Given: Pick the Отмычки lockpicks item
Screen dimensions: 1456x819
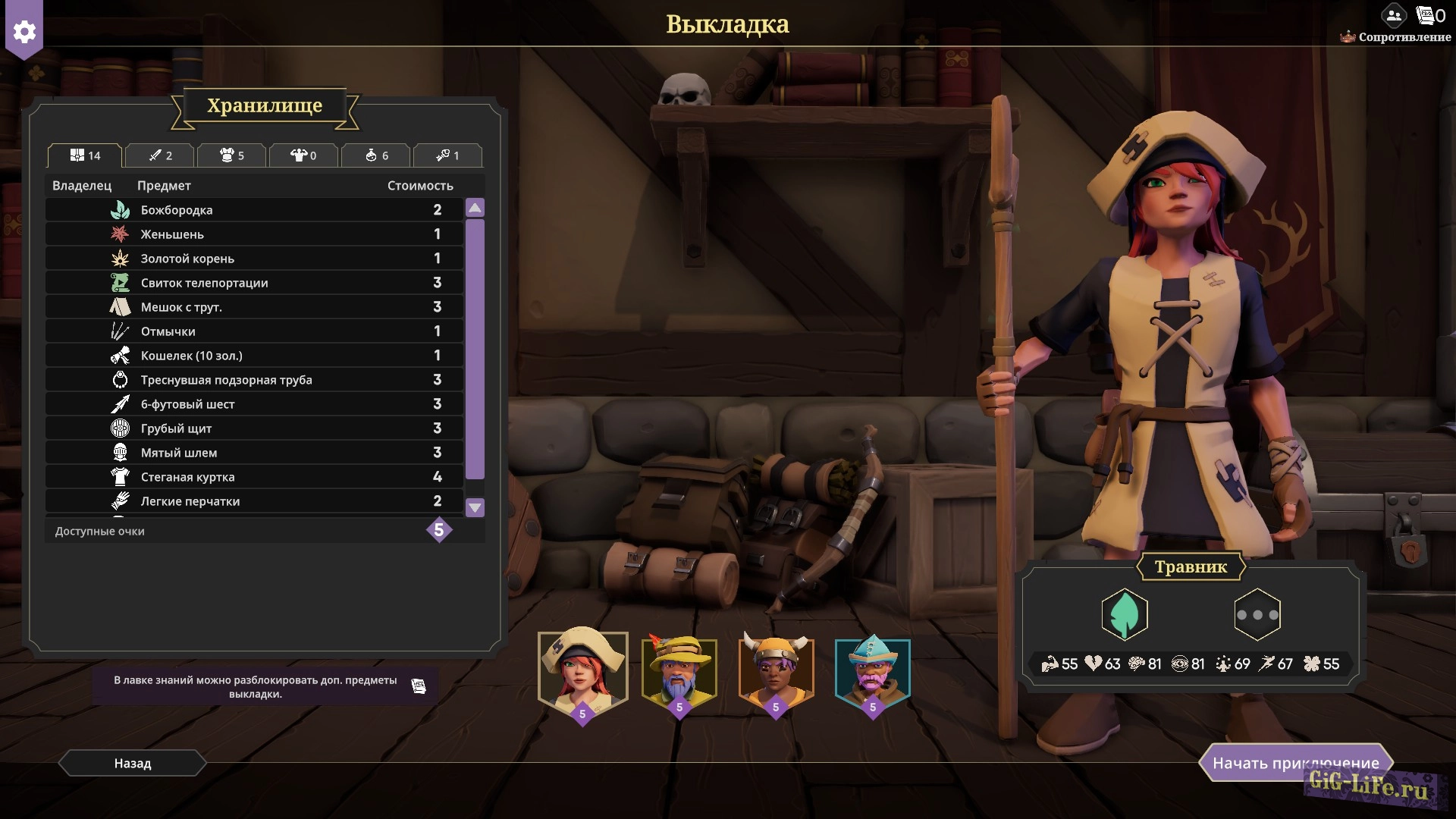Looking at the screenshot, I should click(x=254, y=331).
